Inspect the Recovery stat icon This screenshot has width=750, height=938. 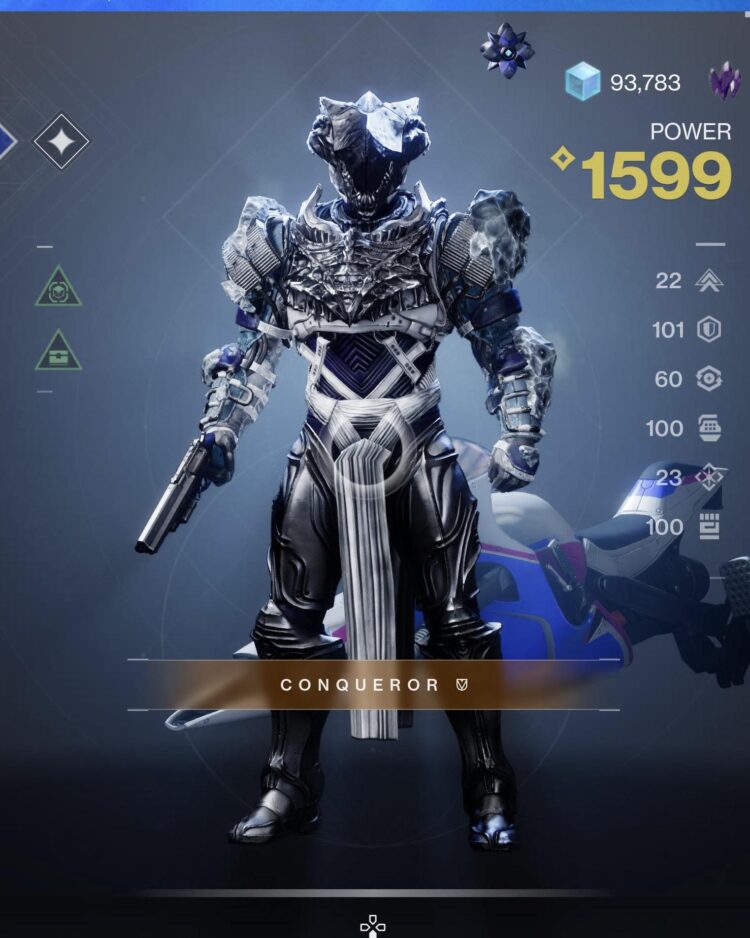[709, 379]
